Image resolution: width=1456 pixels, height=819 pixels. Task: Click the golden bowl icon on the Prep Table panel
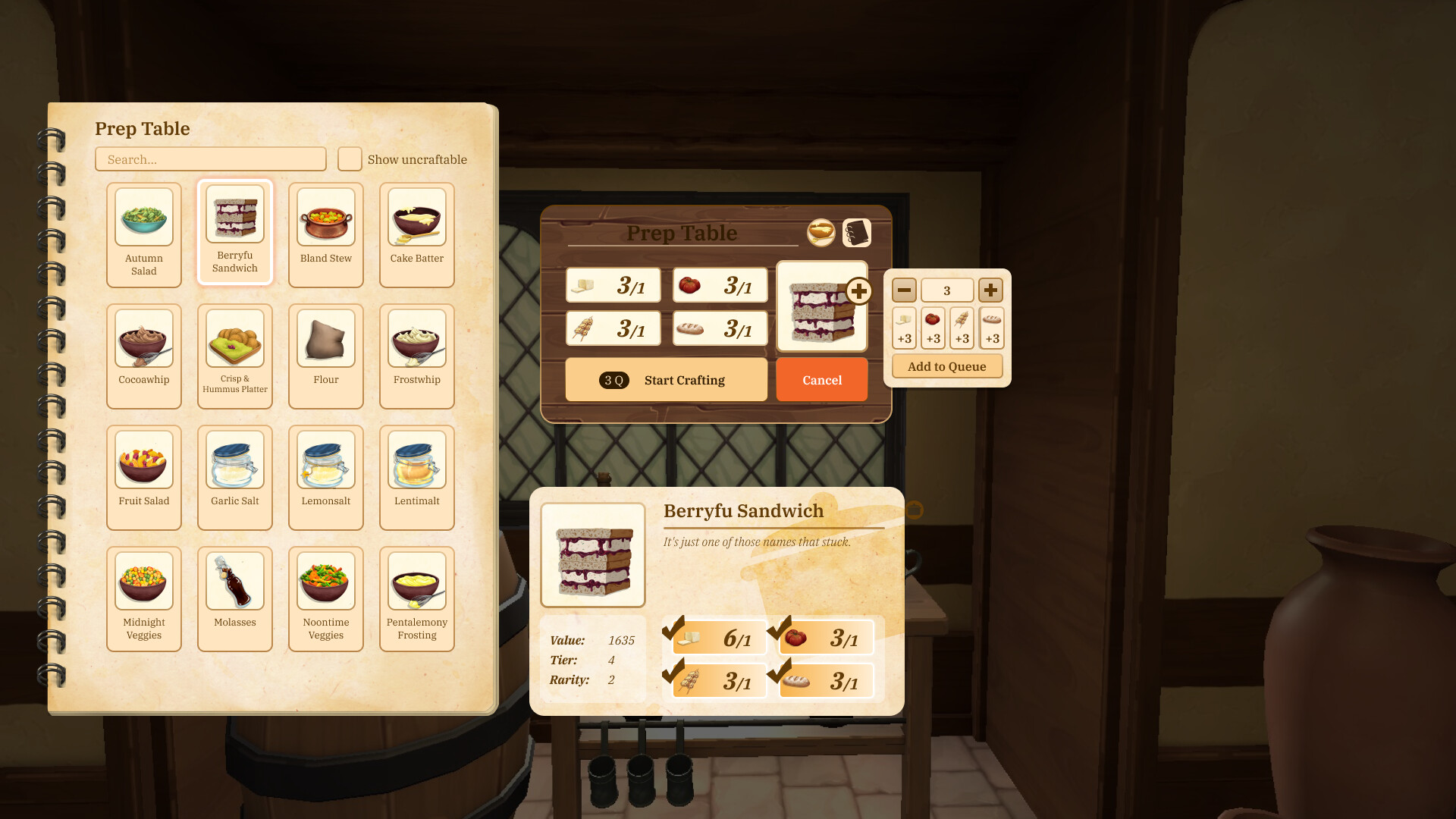(821, 233)
